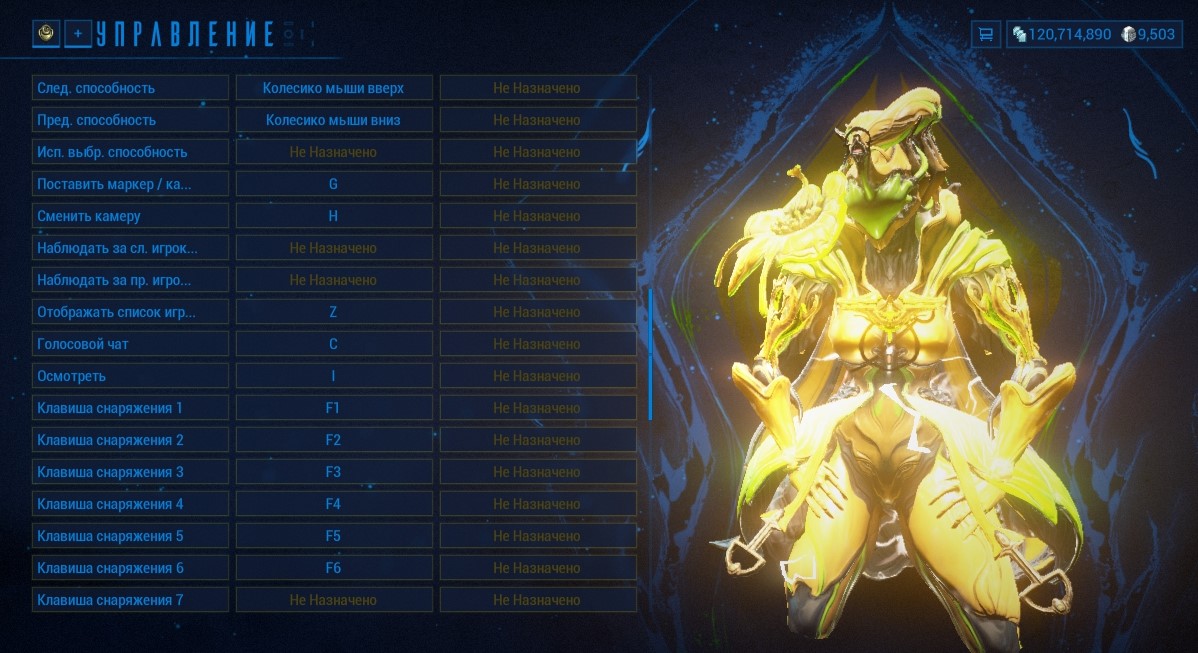Change the C binding for Голосовой чат

333,344
